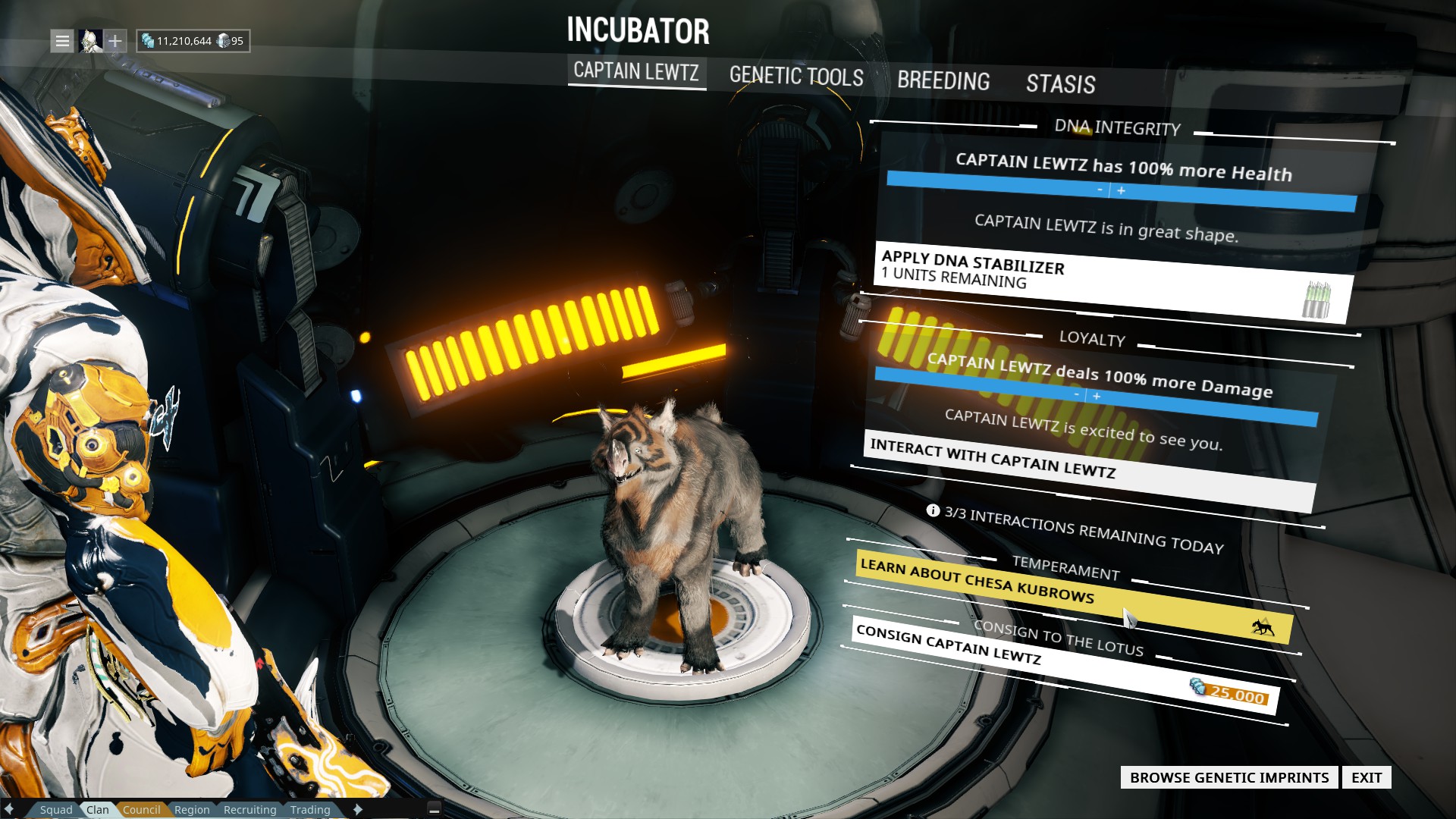The width and height of the screenshot is (1456, 819).
Task: Switch to the Genetic Tools tab
Action: click(x=796, y=77)
